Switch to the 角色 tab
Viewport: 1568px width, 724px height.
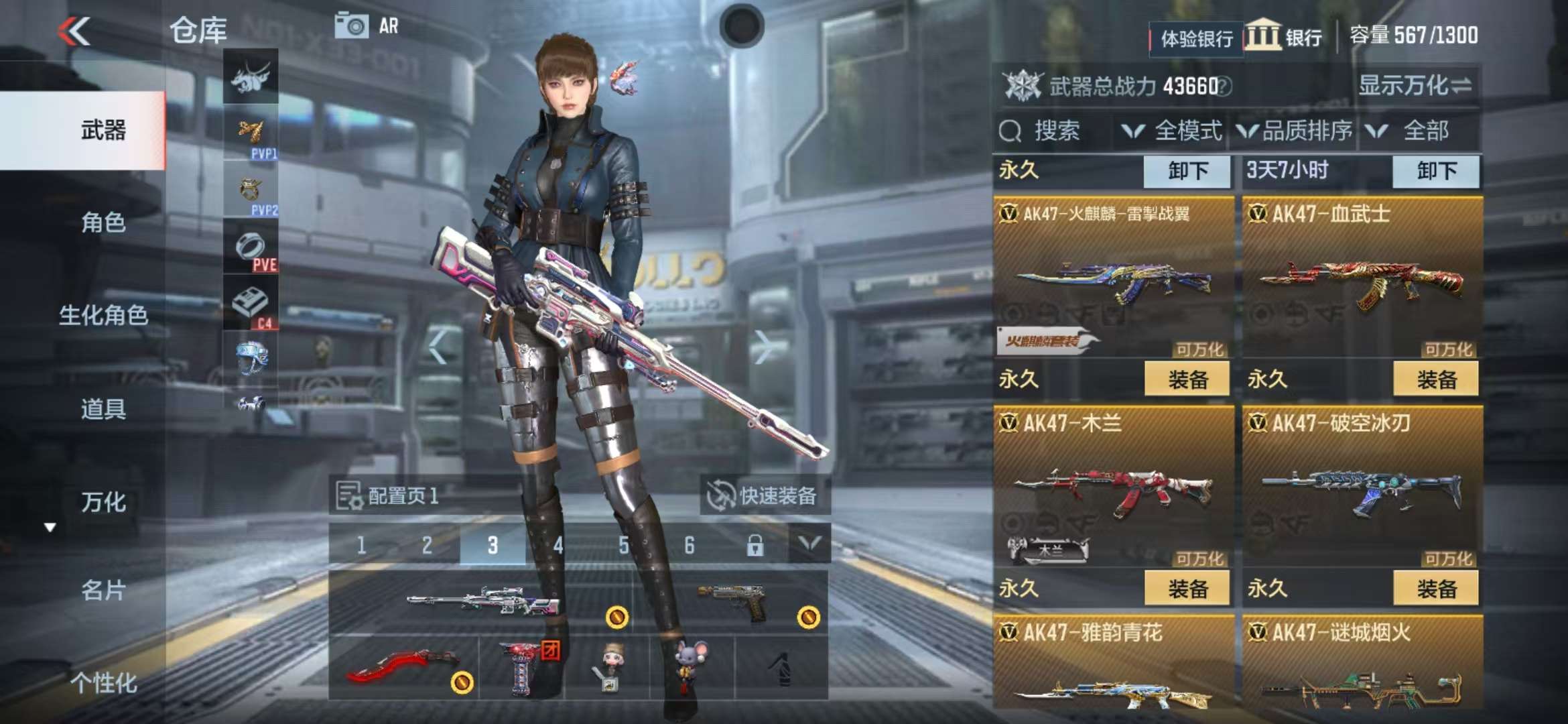tap(103, 222)
